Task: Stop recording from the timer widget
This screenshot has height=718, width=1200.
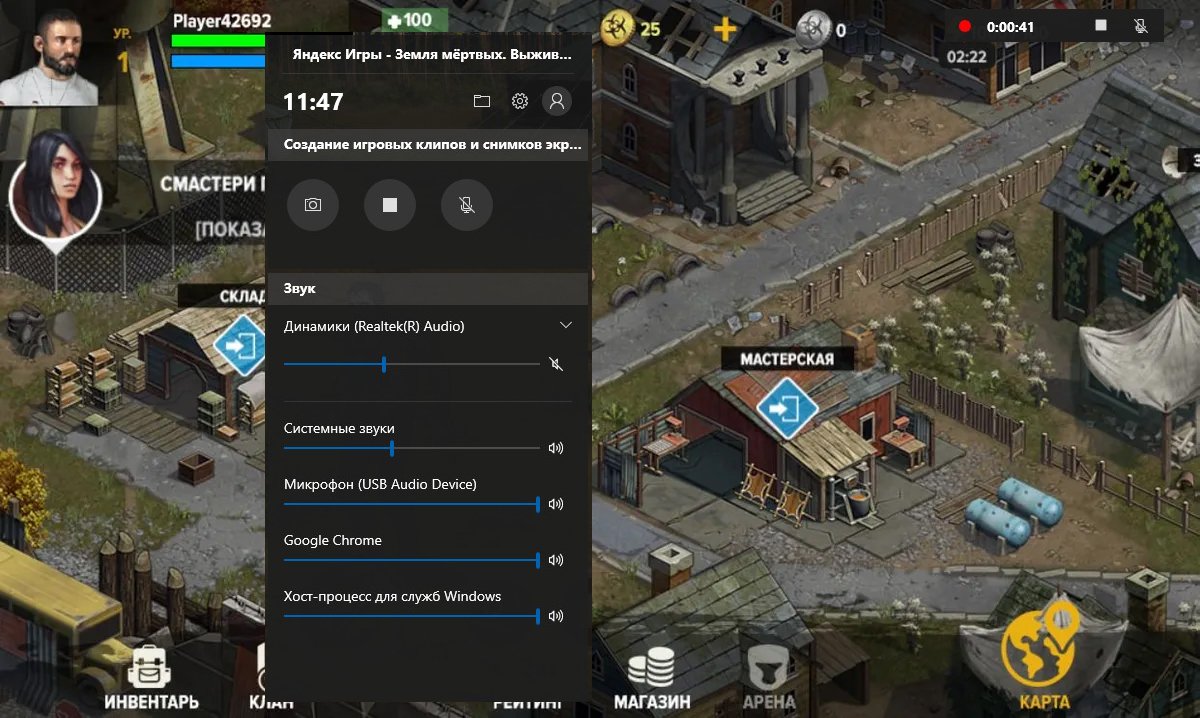Action: pos(1101,26)
